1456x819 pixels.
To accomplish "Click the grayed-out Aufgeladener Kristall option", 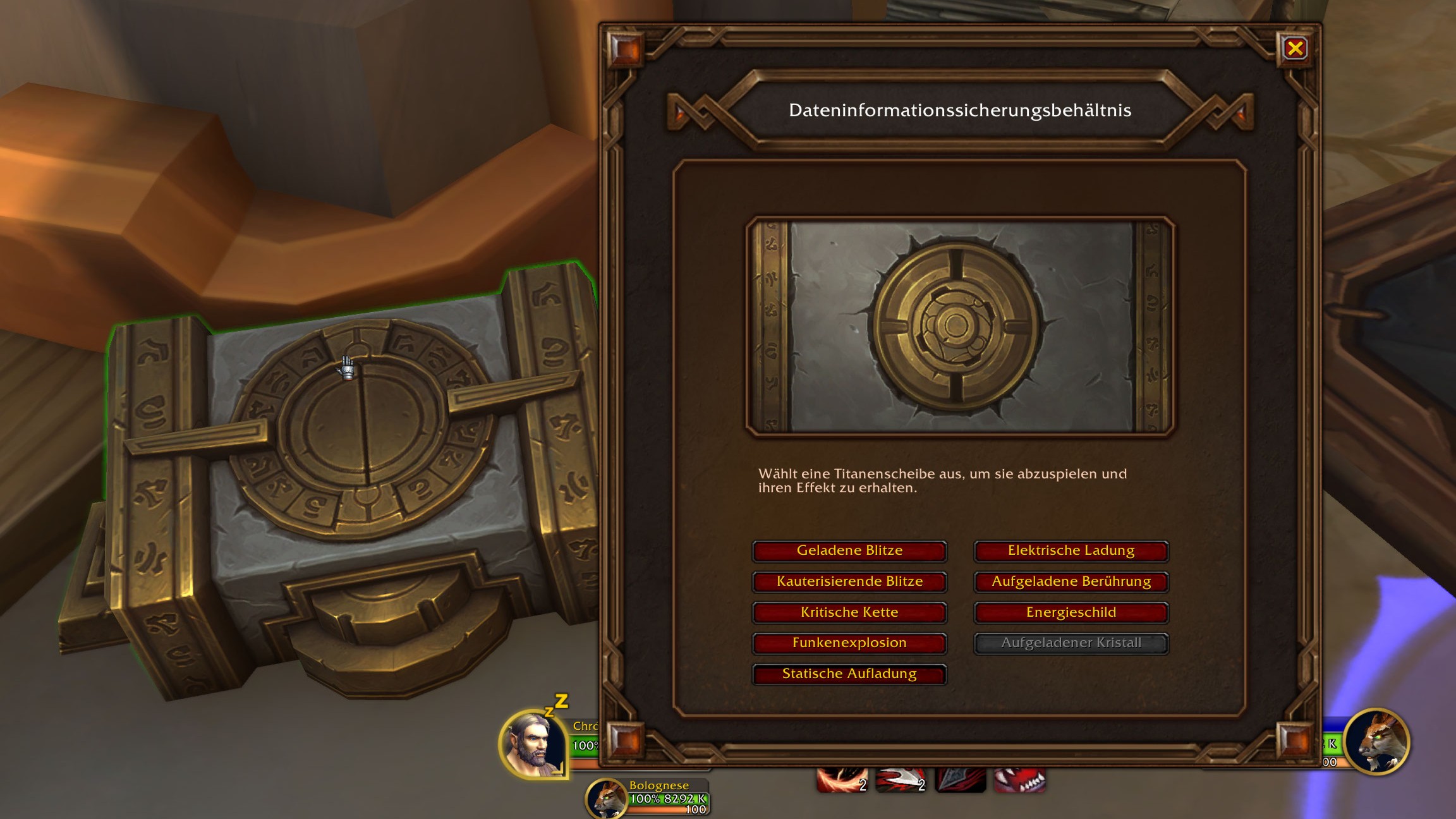I will (1071, 643).
